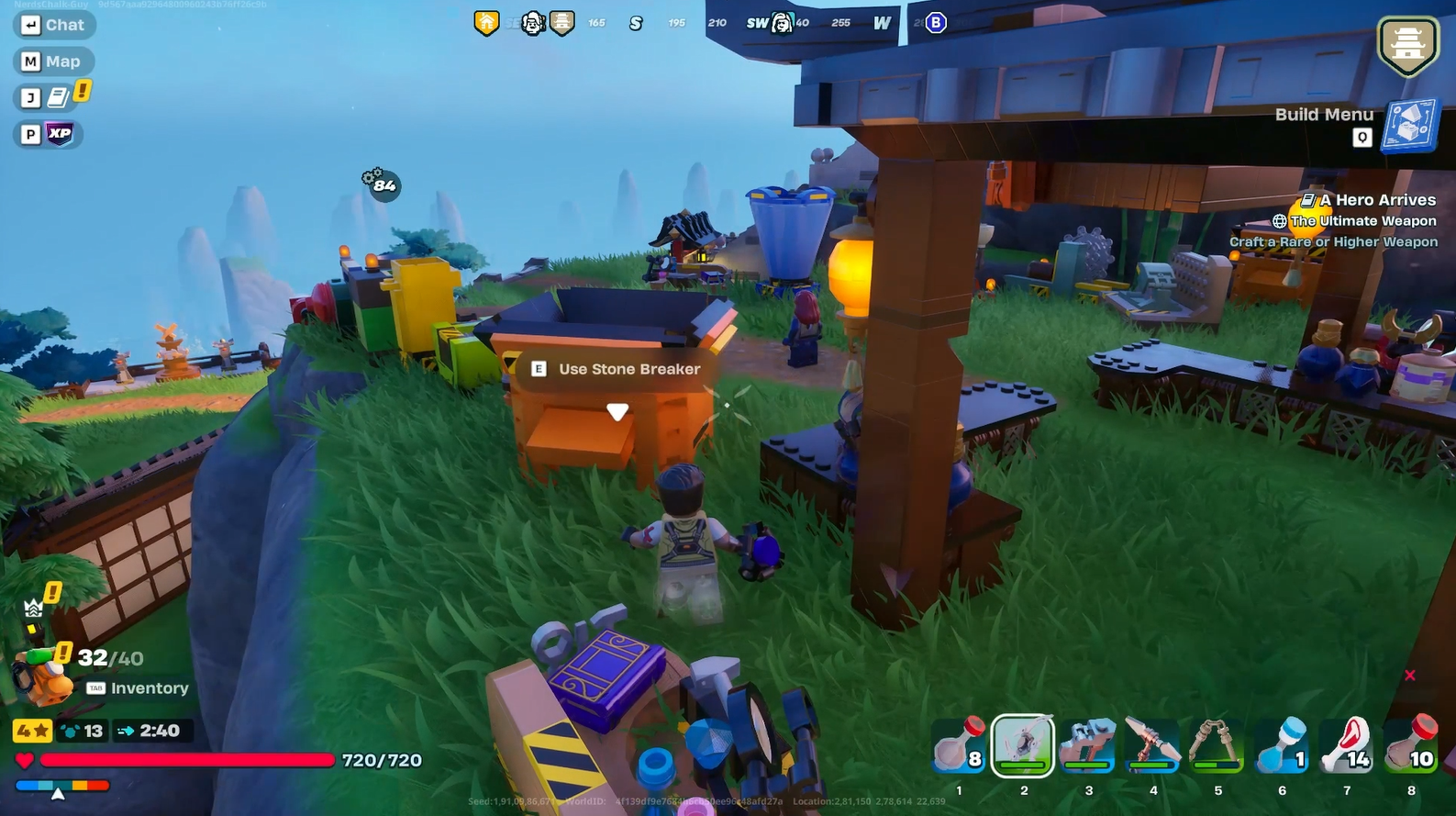Click the red health bar
Image resolution: width=1456 pixels, height=816 pixels.
(183, 761)
